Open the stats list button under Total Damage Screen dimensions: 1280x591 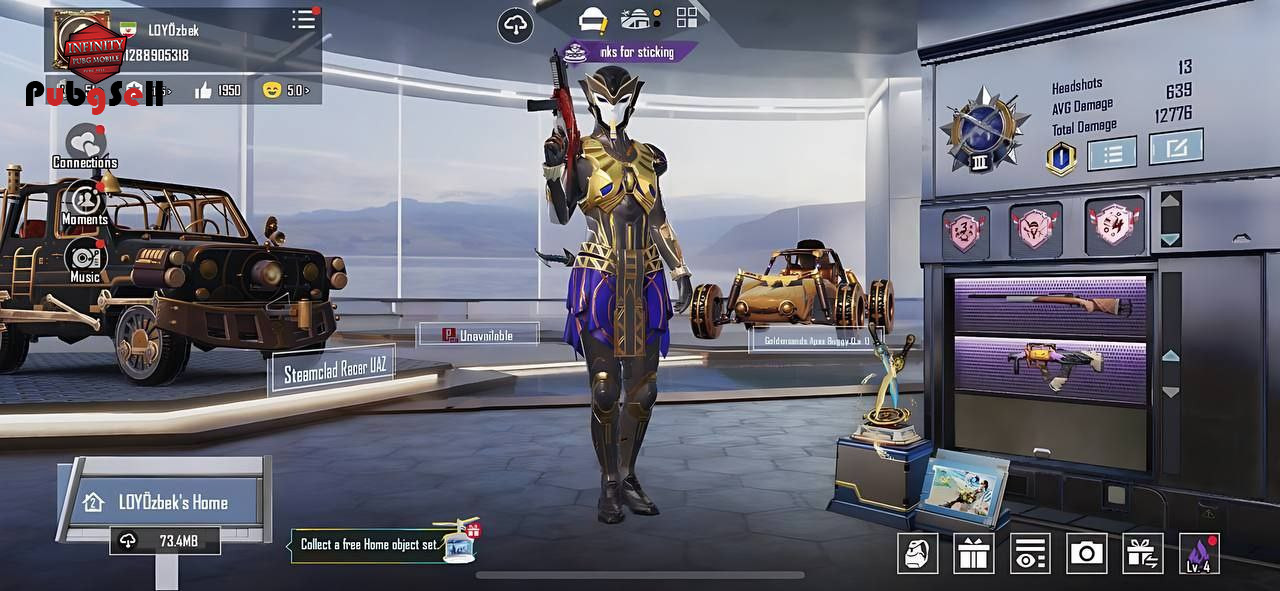point(1112,153)
